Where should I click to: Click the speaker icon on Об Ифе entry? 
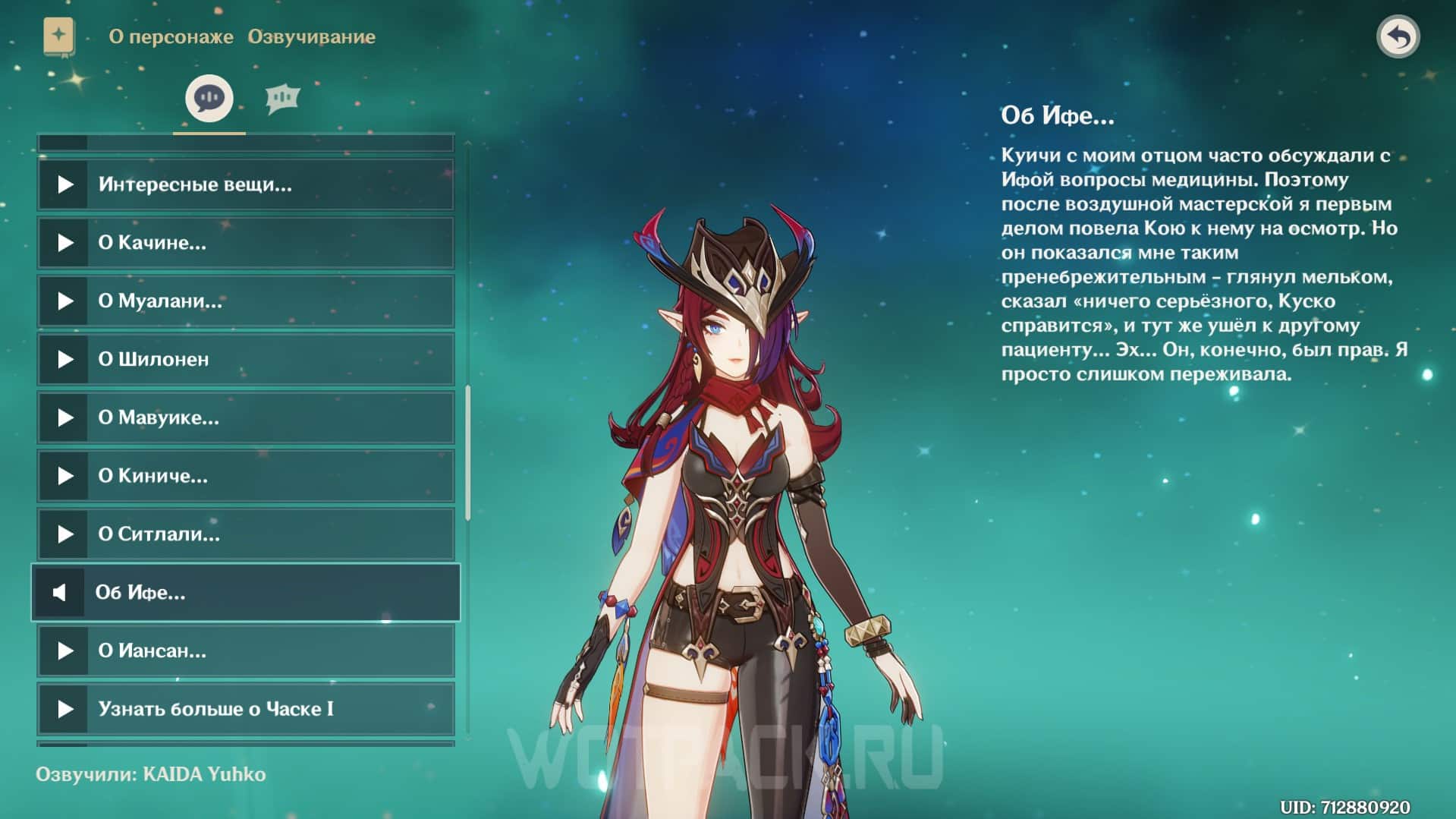pos(61,593)
